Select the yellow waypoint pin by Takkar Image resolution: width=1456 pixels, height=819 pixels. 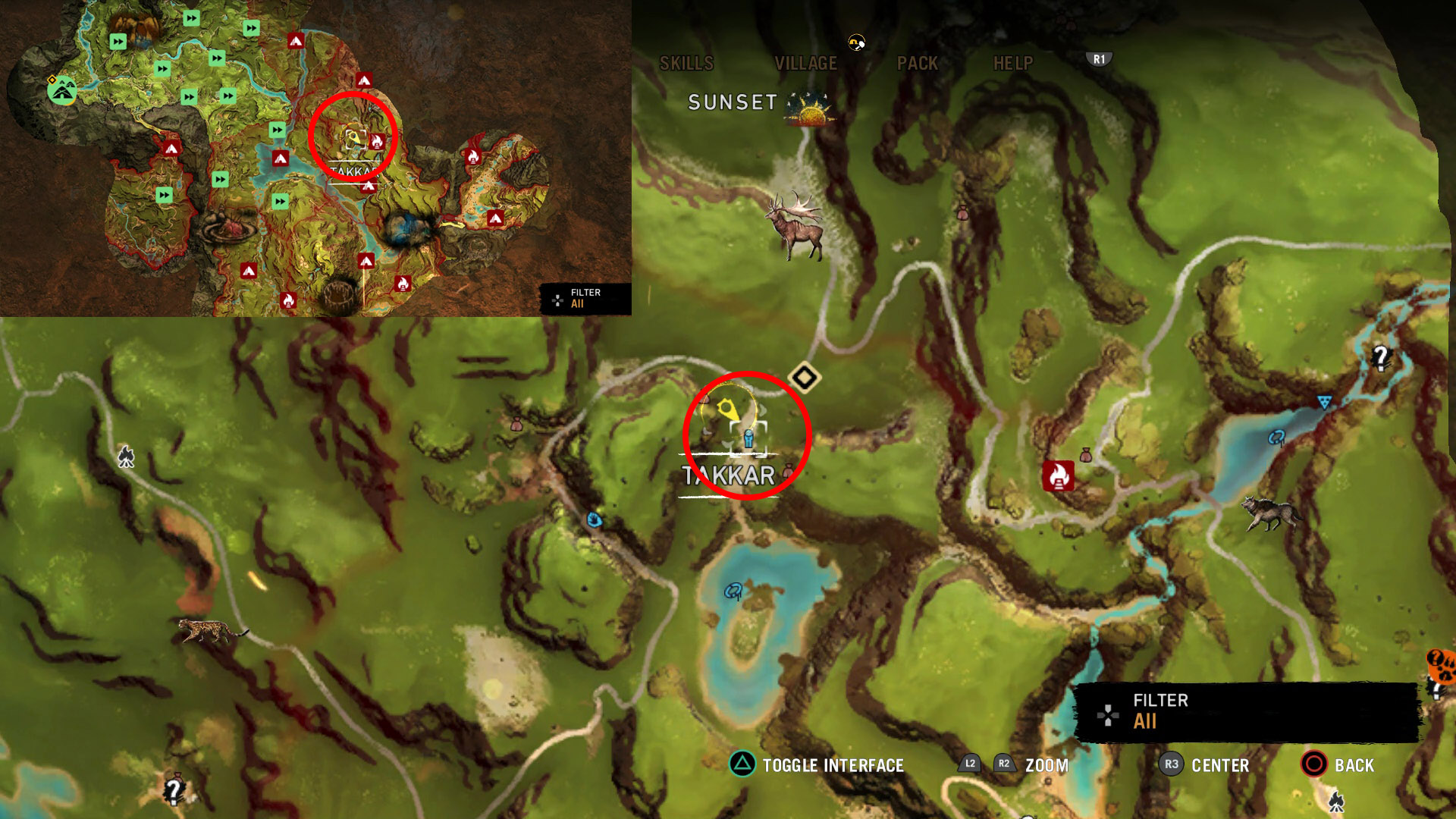coord(728,410)
